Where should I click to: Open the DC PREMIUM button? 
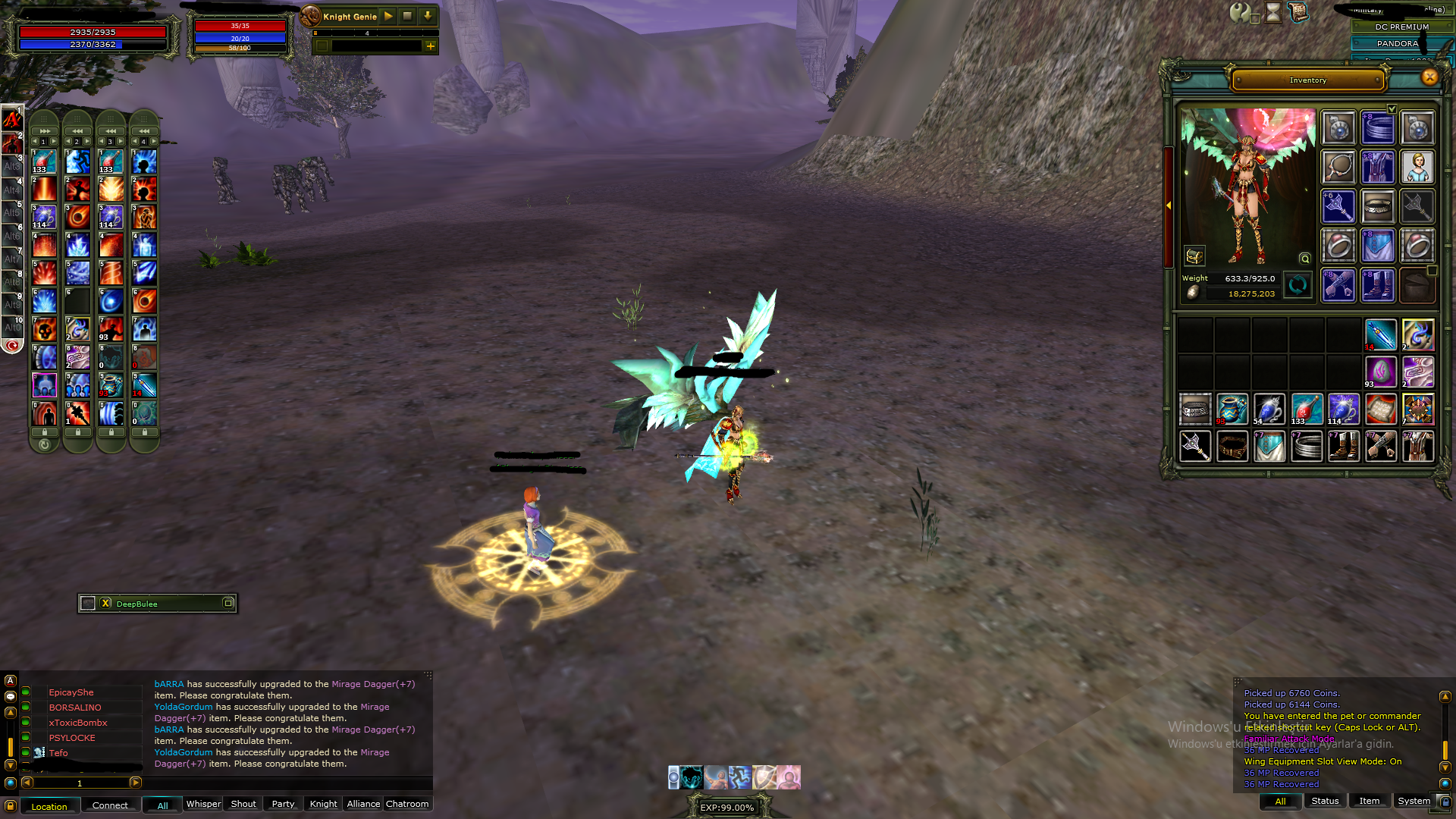pyautogui.click(x=1401, y=27)
